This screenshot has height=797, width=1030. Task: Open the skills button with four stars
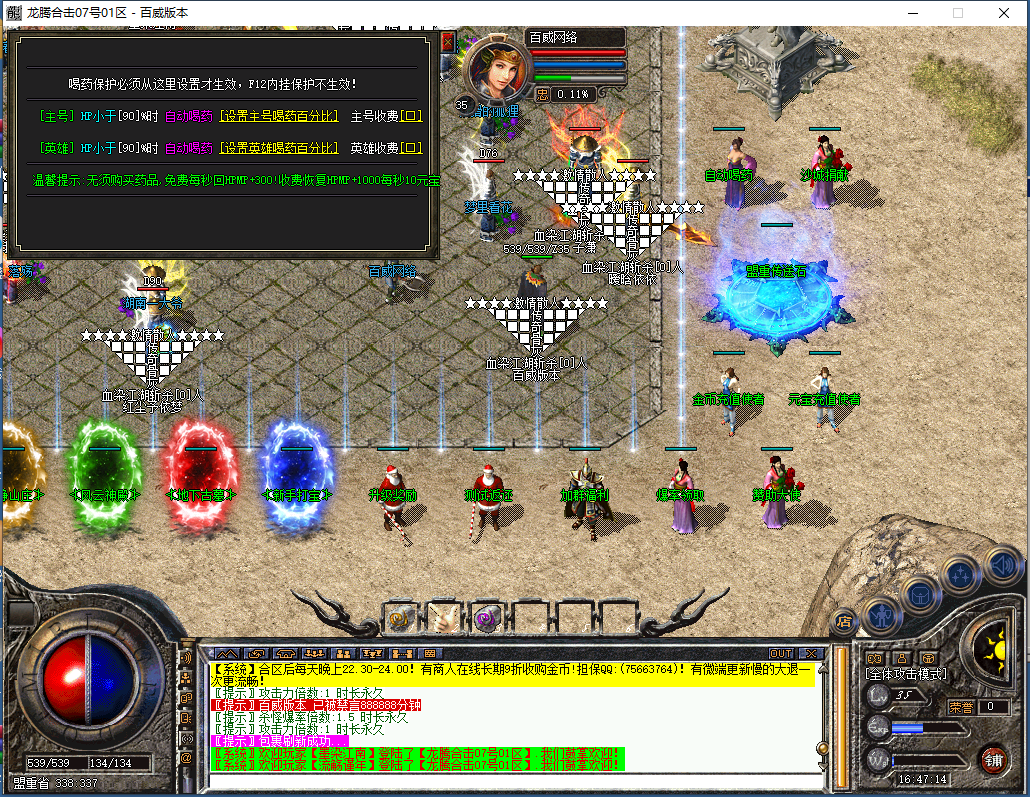click(961, 575)
